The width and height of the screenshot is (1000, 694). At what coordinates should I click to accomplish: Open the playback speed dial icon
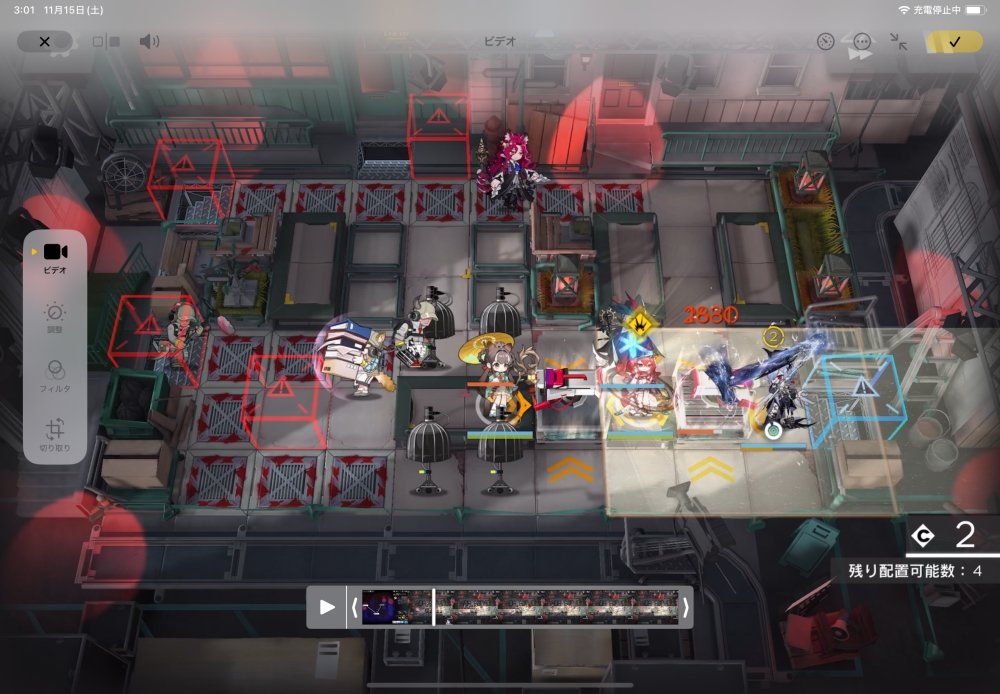click(x=825, y=41)
